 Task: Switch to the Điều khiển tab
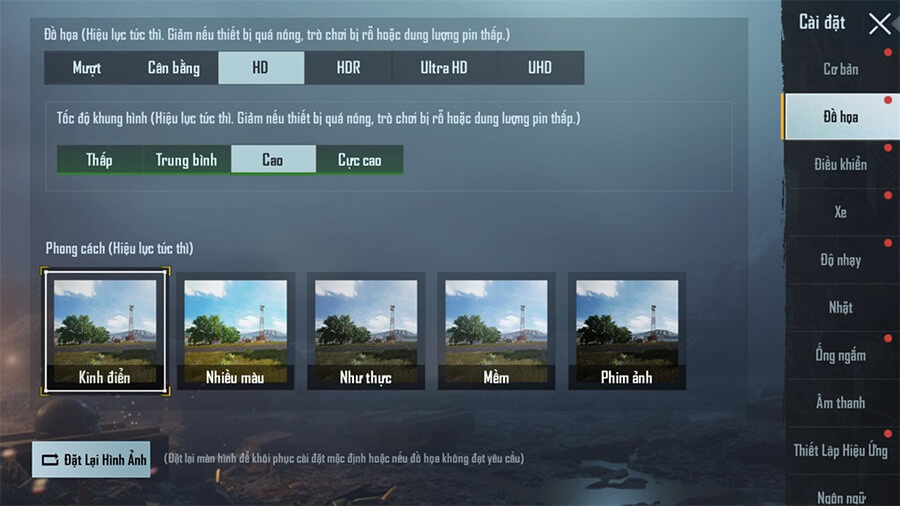pyautogui.click(x=841, y=164)
